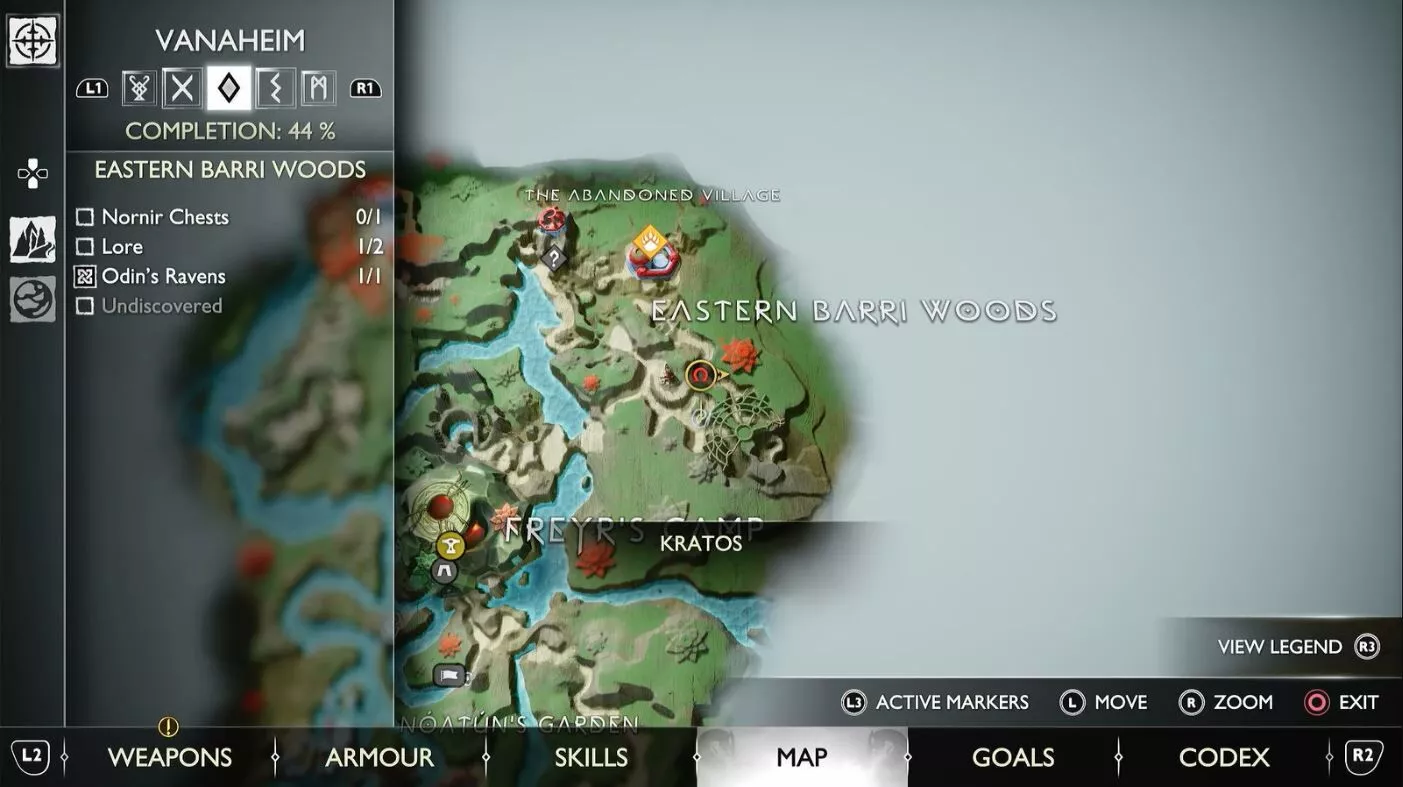Click the realm/world icon in the left sidebar
Viewport: 1403px width, 787px height.
pos(33,296)
